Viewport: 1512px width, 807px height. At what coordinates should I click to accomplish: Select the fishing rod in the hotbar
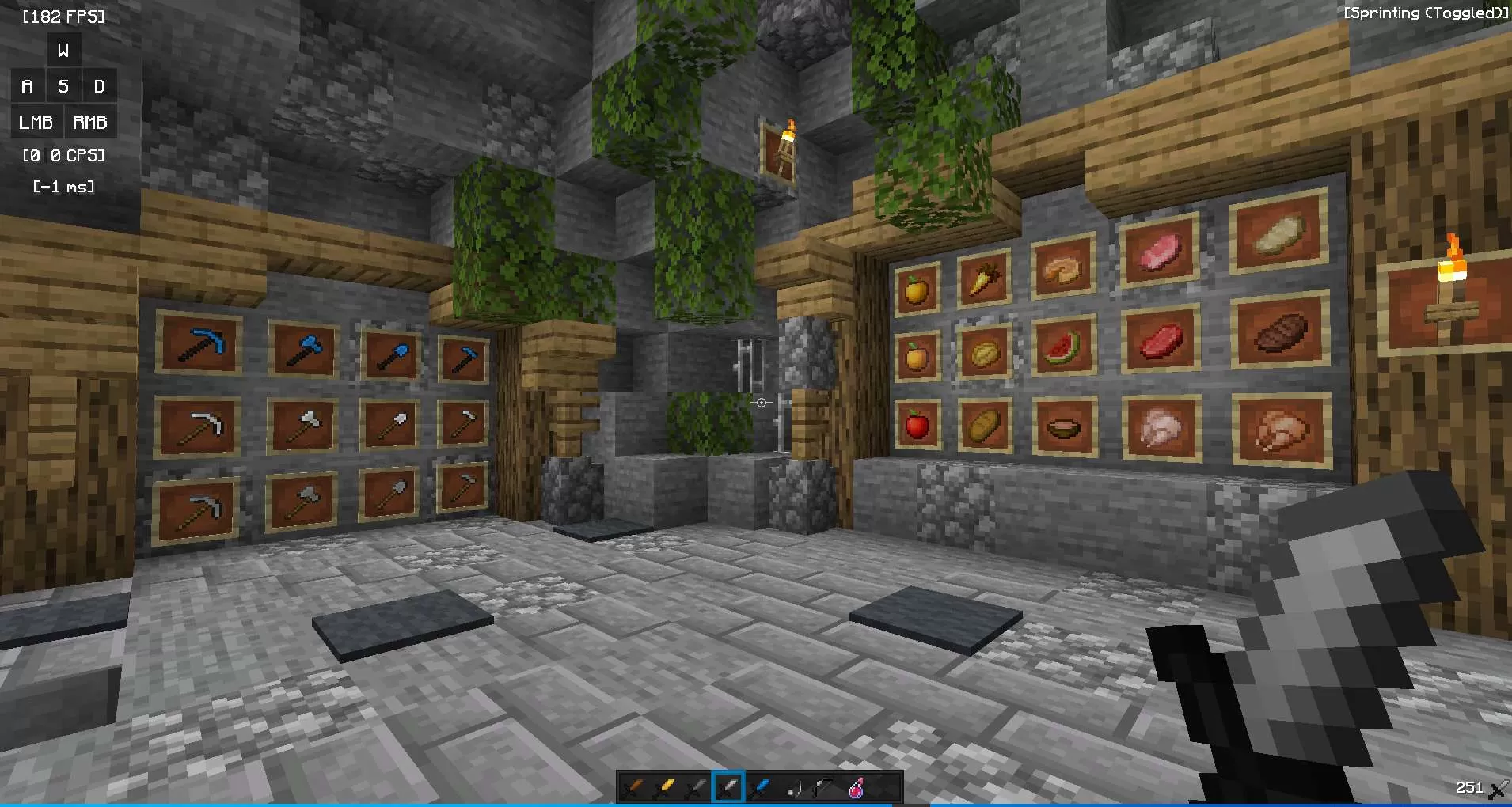(795, 786)
